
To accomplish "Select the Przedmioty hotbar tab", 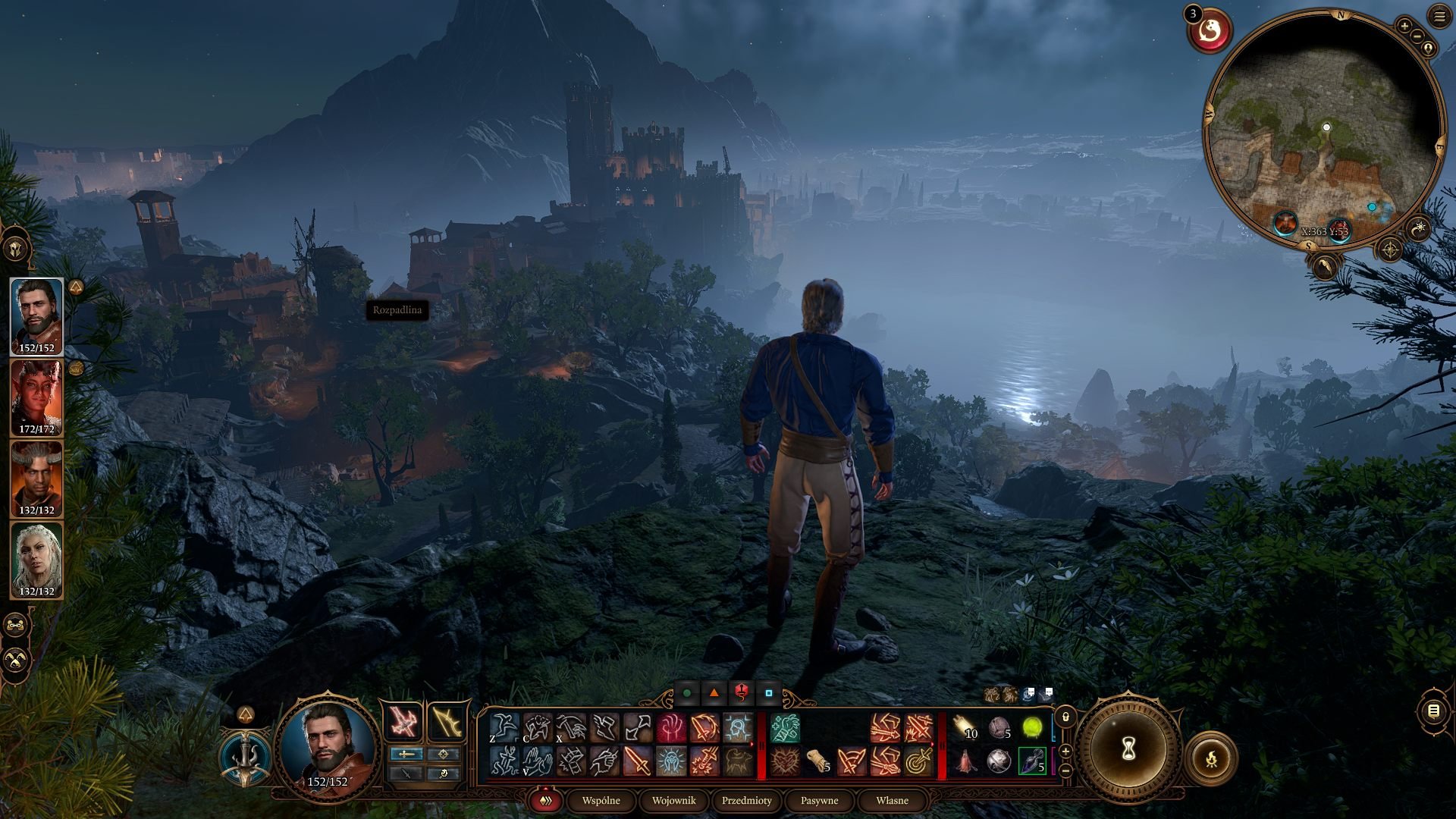I will pos(746,800).
